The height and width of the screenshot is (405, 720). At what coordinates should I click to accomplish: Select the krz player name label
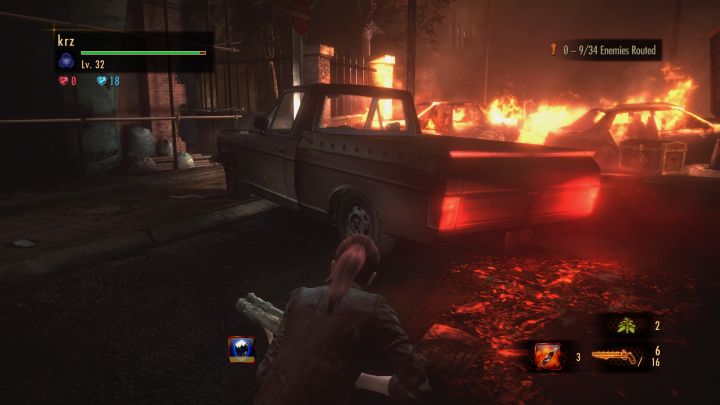point(66,41)
